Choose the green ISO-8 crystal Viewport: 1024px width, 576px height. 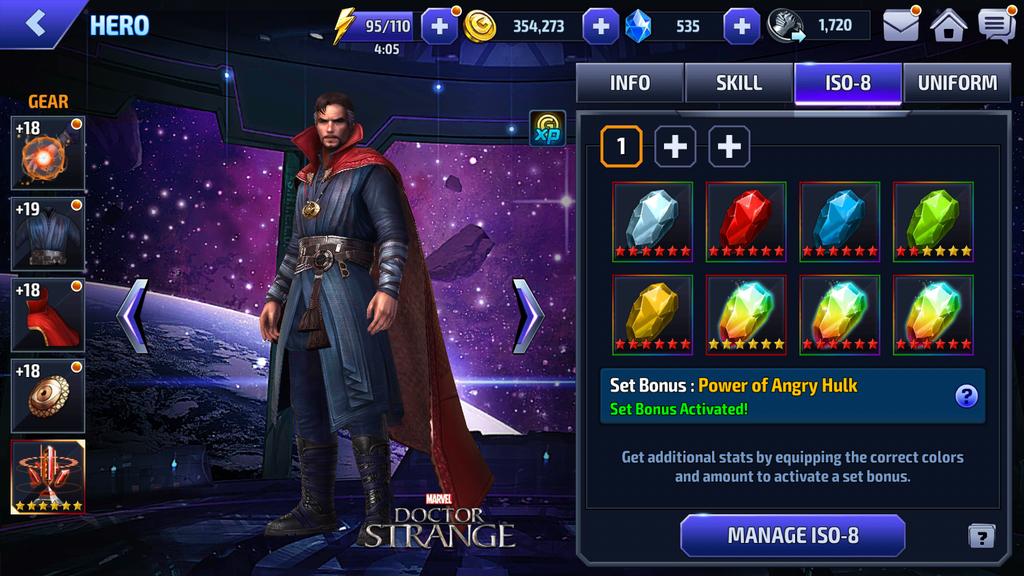(x=933, y=221)
